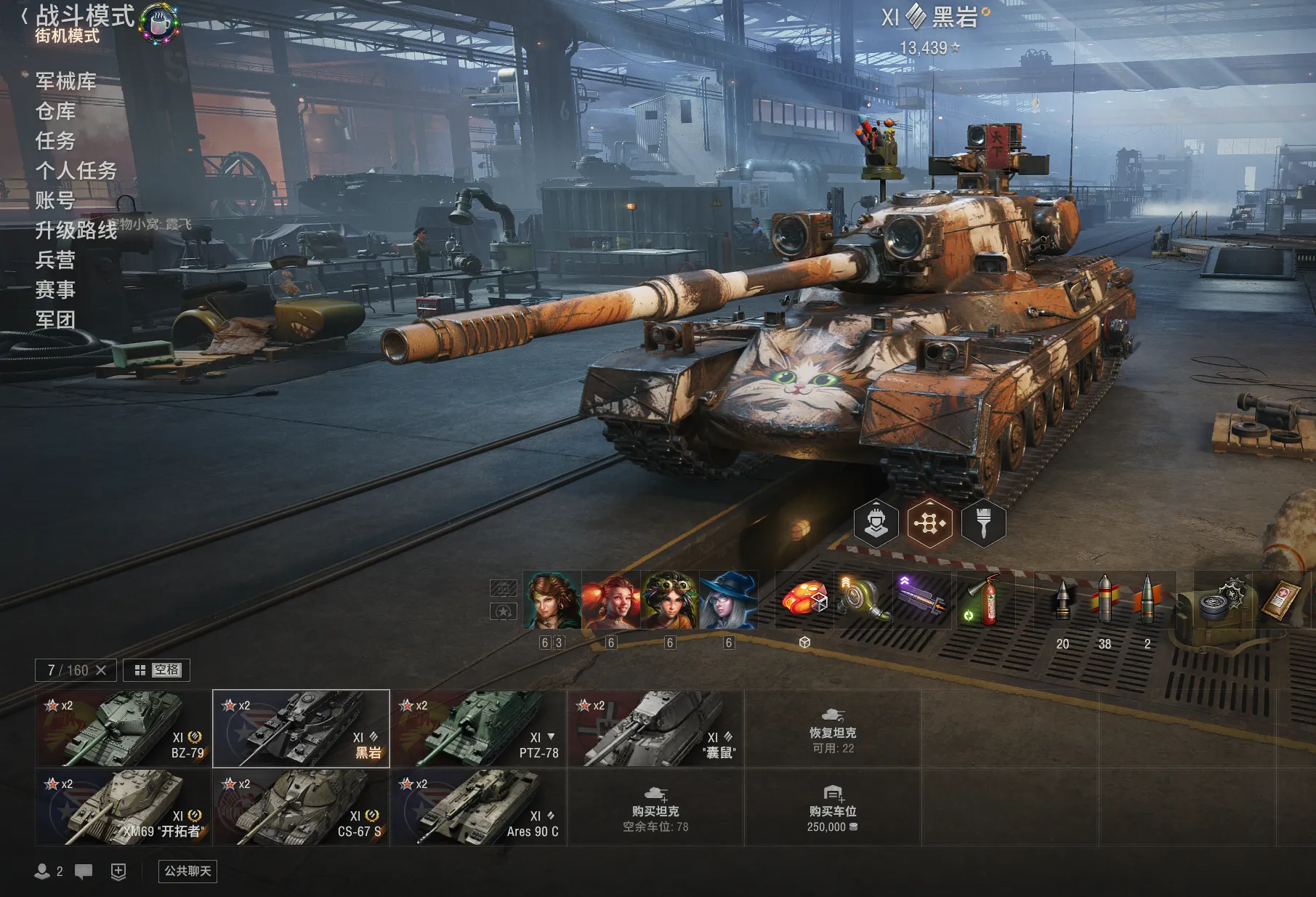Image resolution: width=1316 pixels, height=897 pixels.
Task: Go to the 任务 missions page
Action: click(56, 141)
